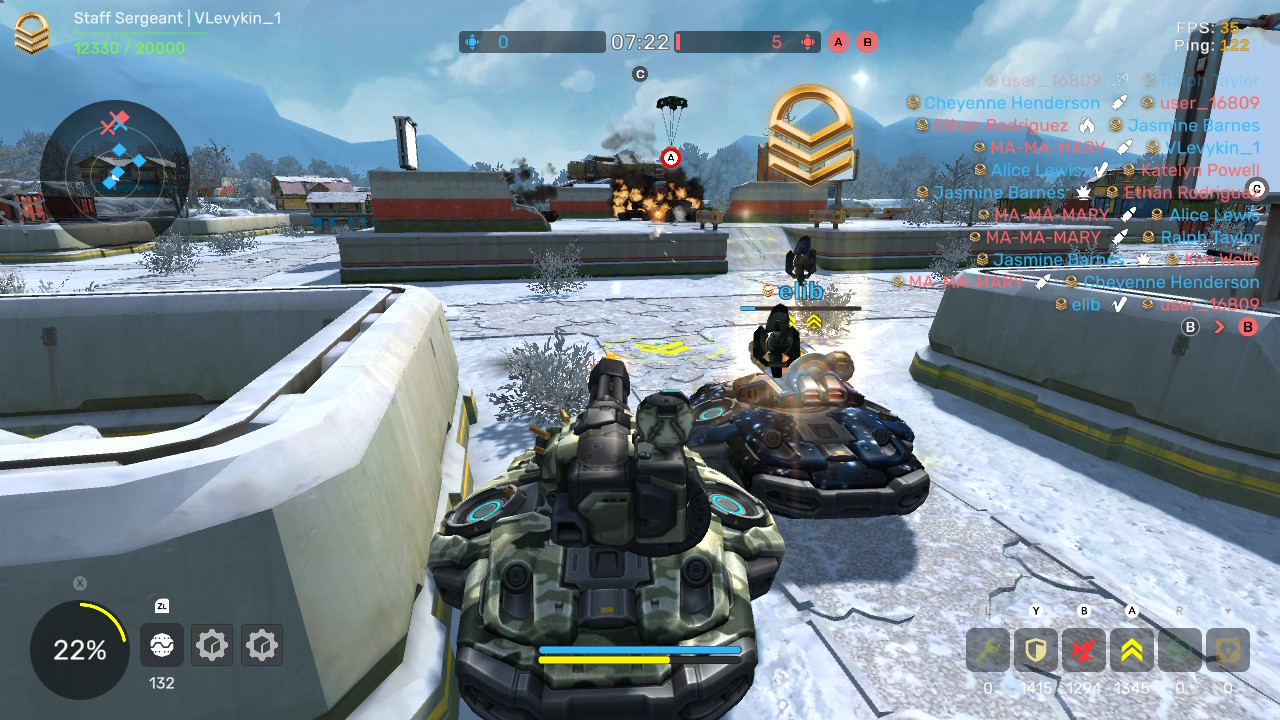Click elib's nameplate above the enemy tank
This screenshot has width=1280, height=720.
(799, 291)
